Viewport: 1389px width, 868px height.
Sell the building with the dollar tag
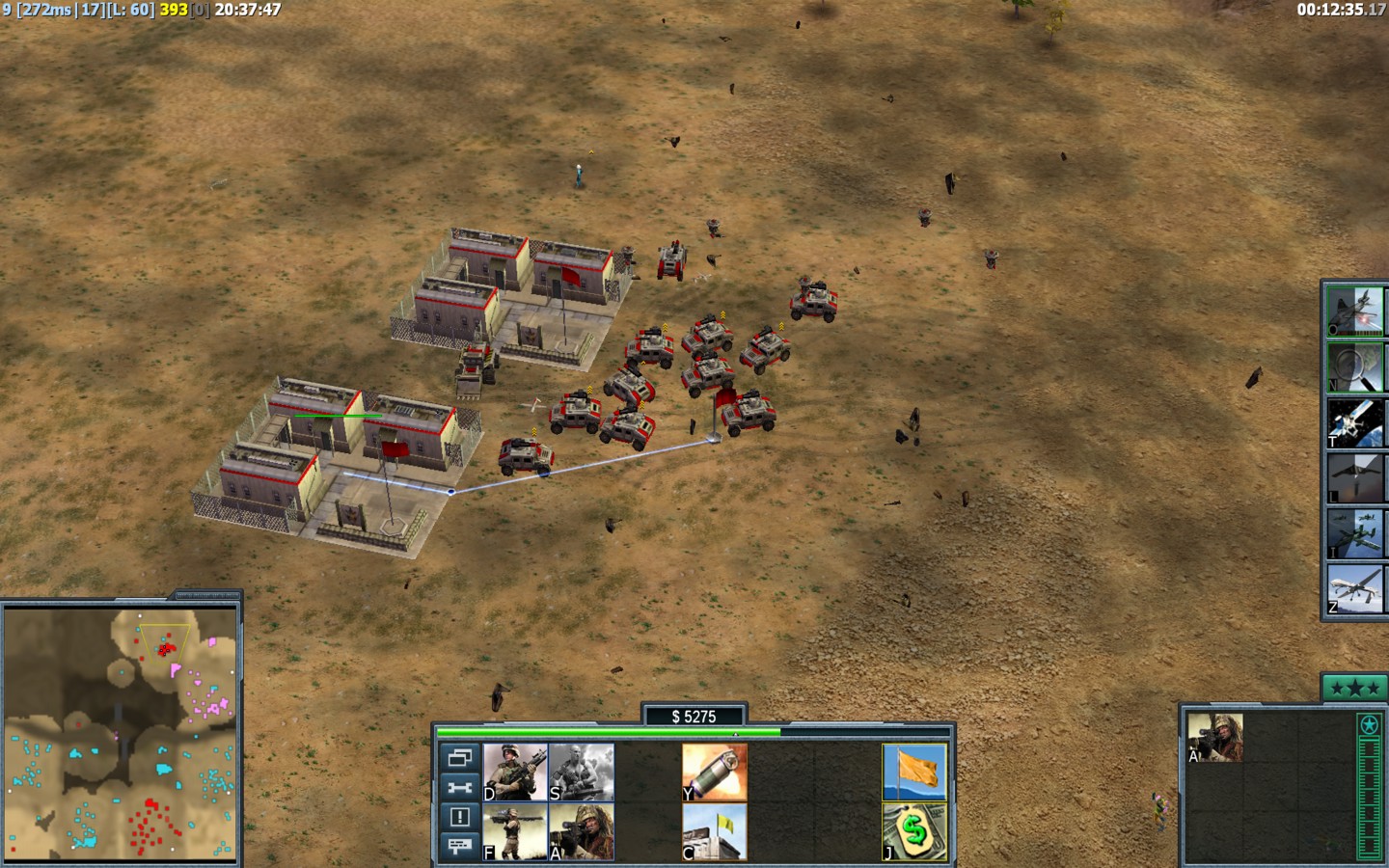pyautogui.click(x=914, y=831)
